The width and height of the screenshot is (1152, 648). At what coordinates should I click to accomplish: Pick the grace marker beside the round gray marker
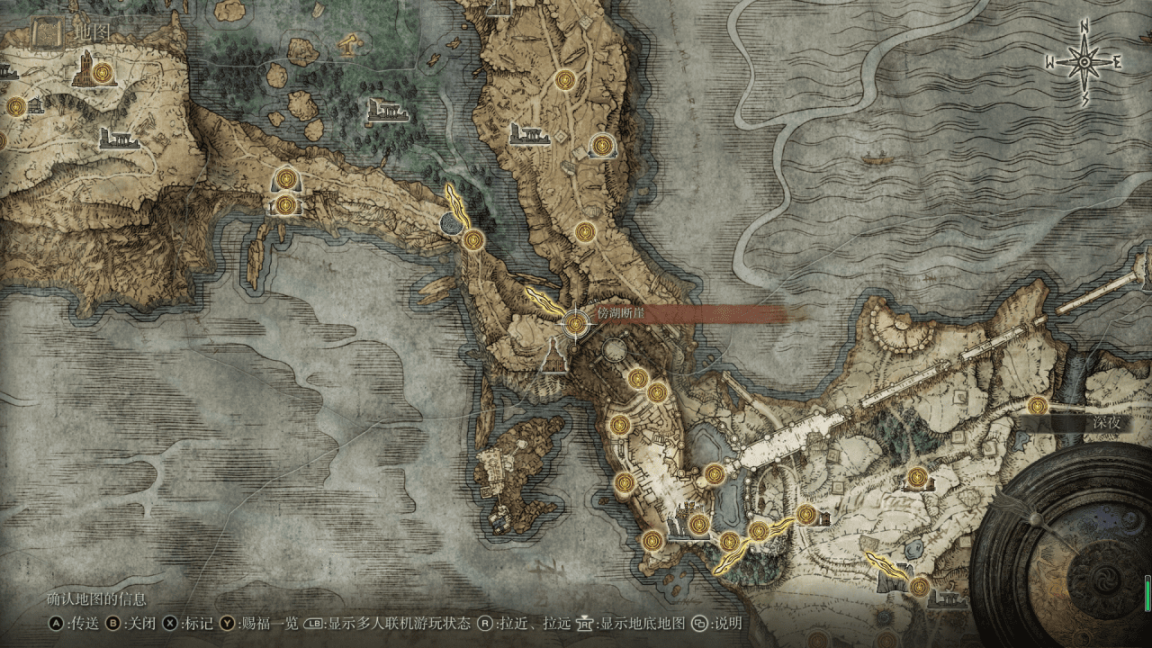(x=473, y=239)
